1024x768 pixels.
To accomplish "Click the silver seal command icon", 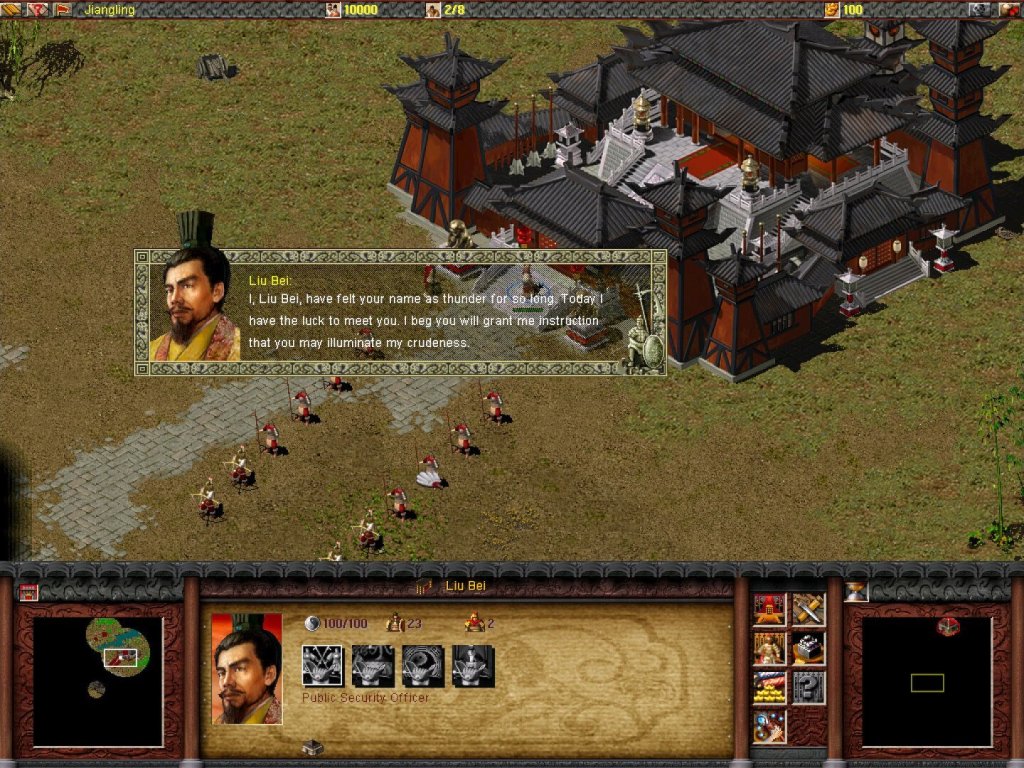I will pyautogui.click(x=808, y=648).
